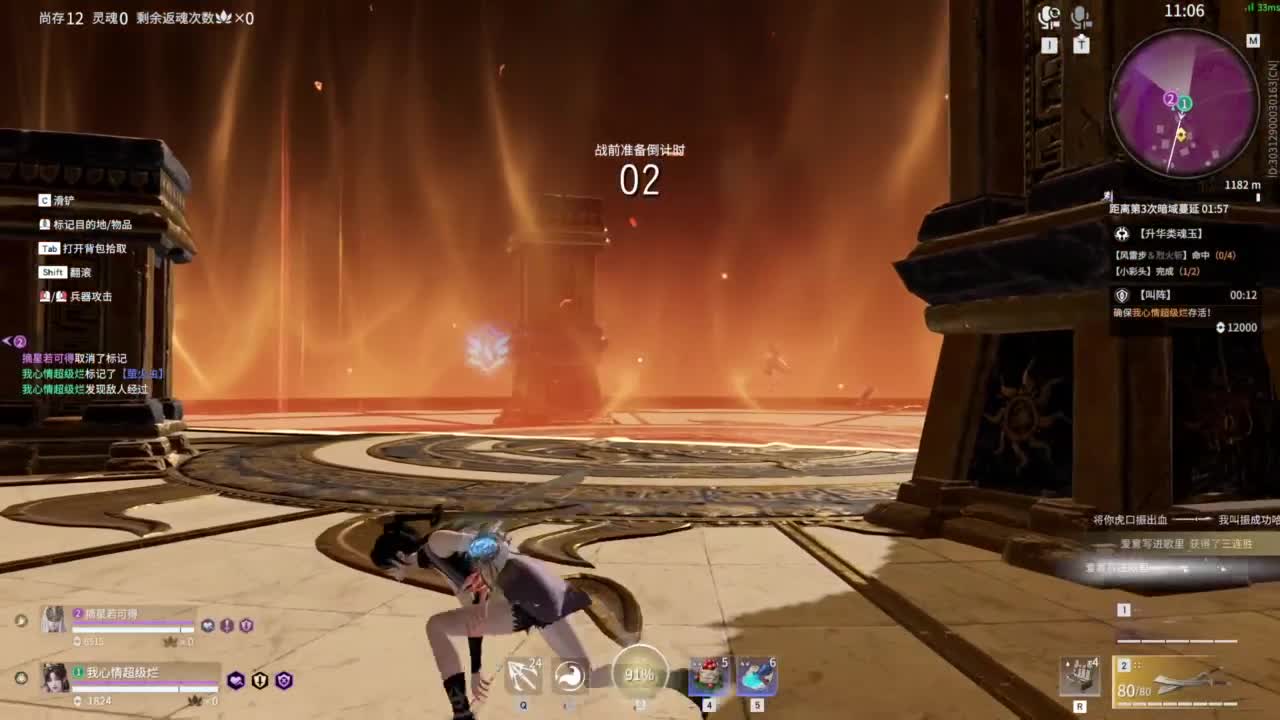
Task: Toggle the microphone icon
Action: pyautogui.click(x=1081, y=17)
